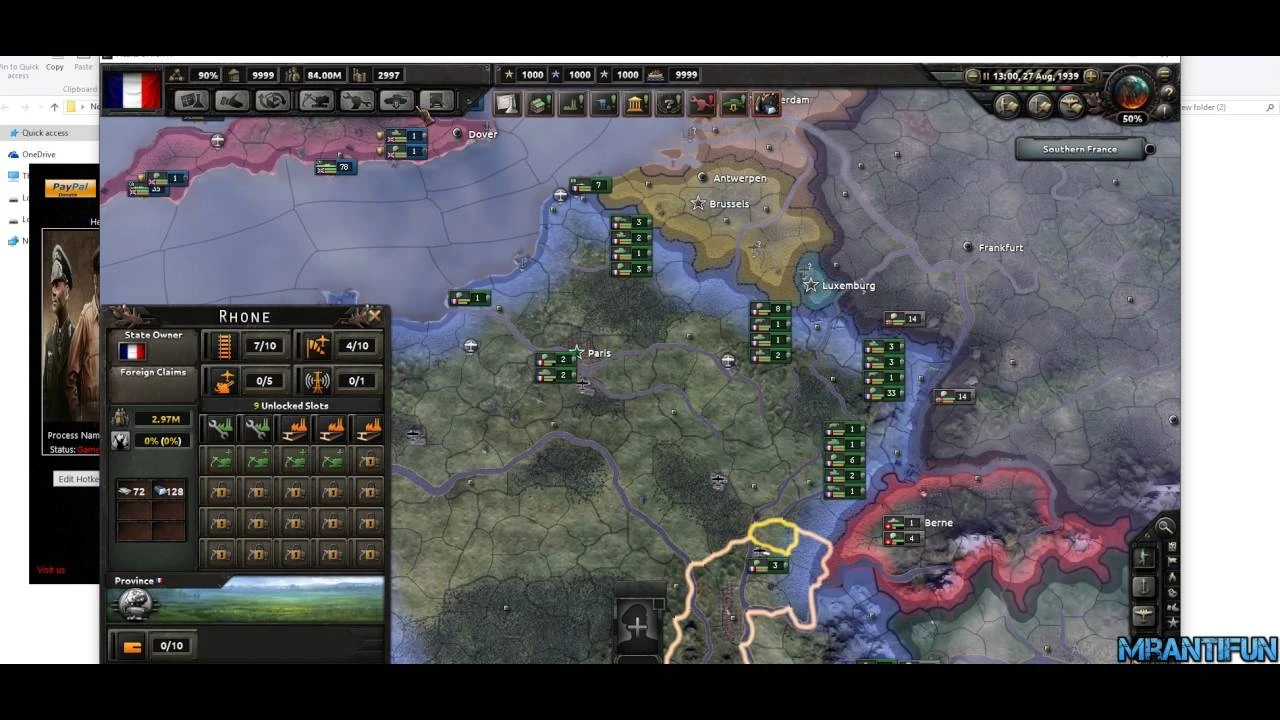Select the radar station icon in Rhone
Viewport: 1280px width, 720px height.
click(318, 381)
